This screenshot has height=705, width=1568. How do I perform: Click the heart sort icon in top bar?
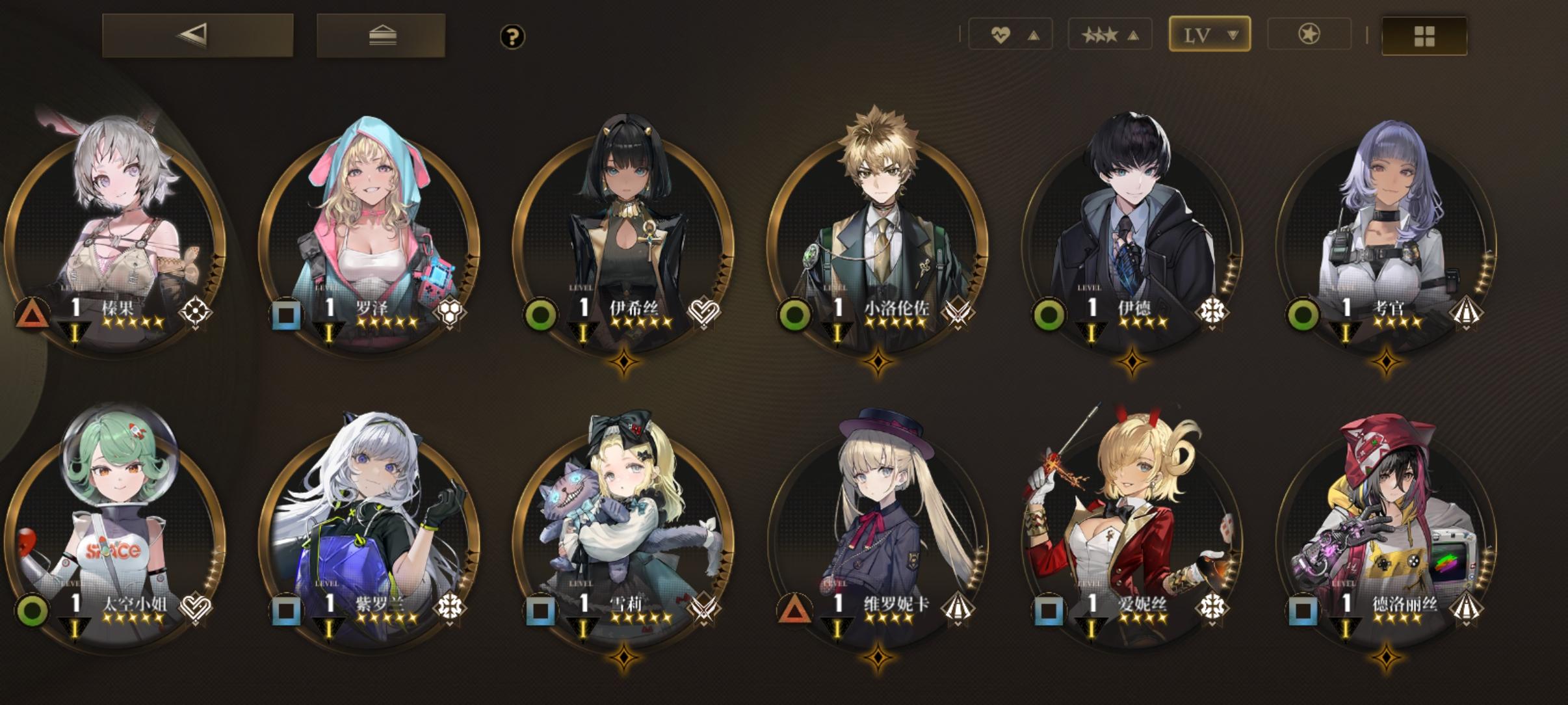pyautogui.click(x=1001, y=34)
